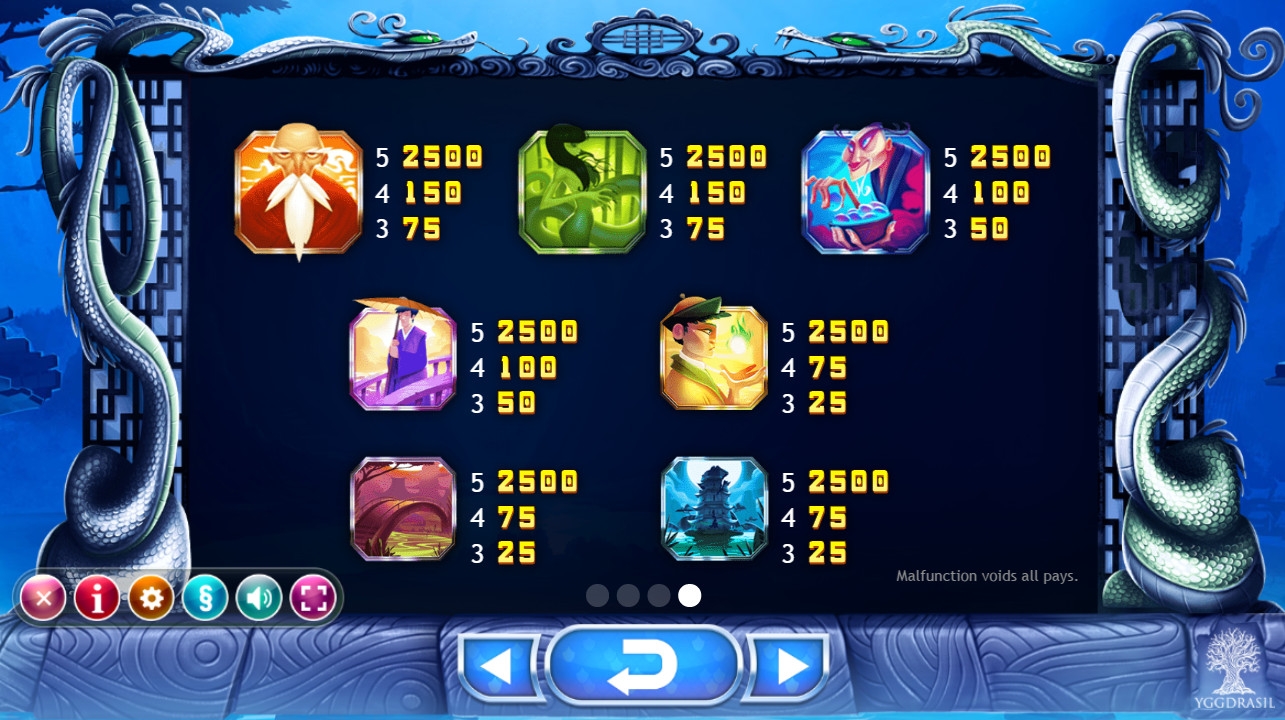
Task: Open the info button
Action: tap(97, 599)
